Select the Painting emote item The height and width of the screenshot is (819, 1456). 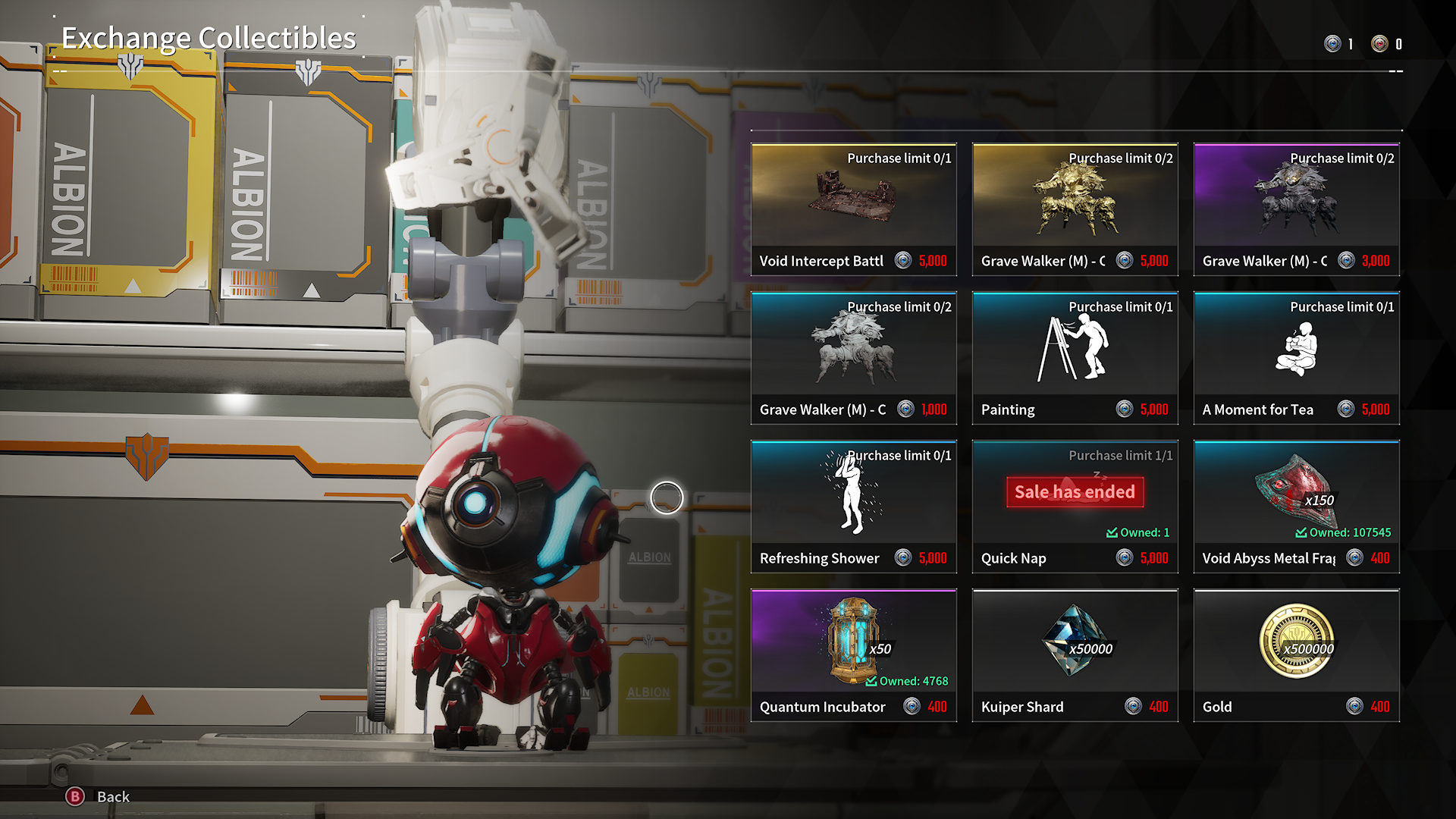pos(1075,357)
